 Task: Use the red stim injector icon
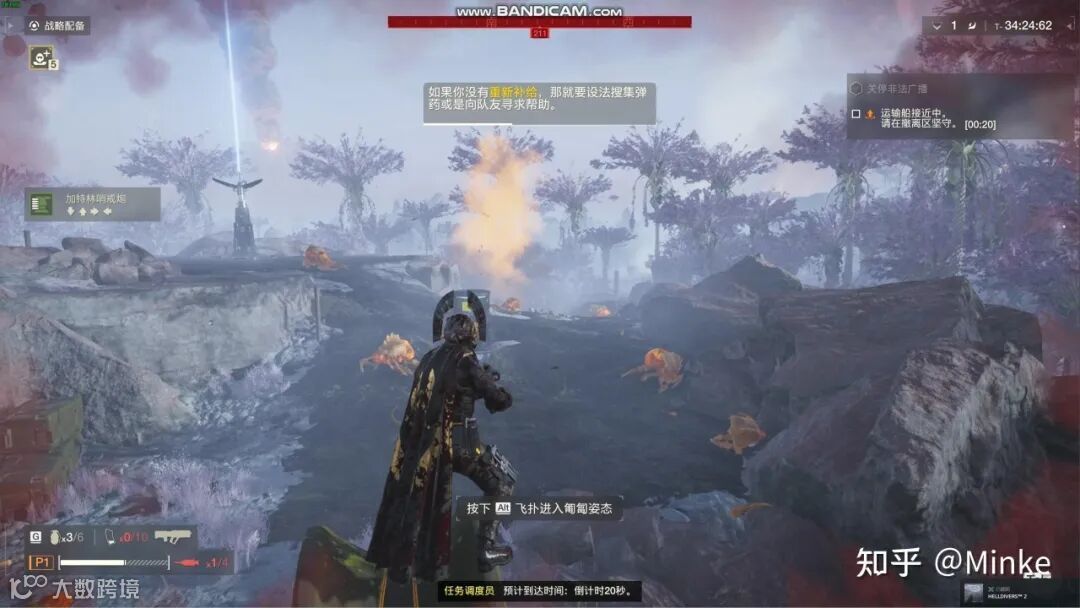185,563
